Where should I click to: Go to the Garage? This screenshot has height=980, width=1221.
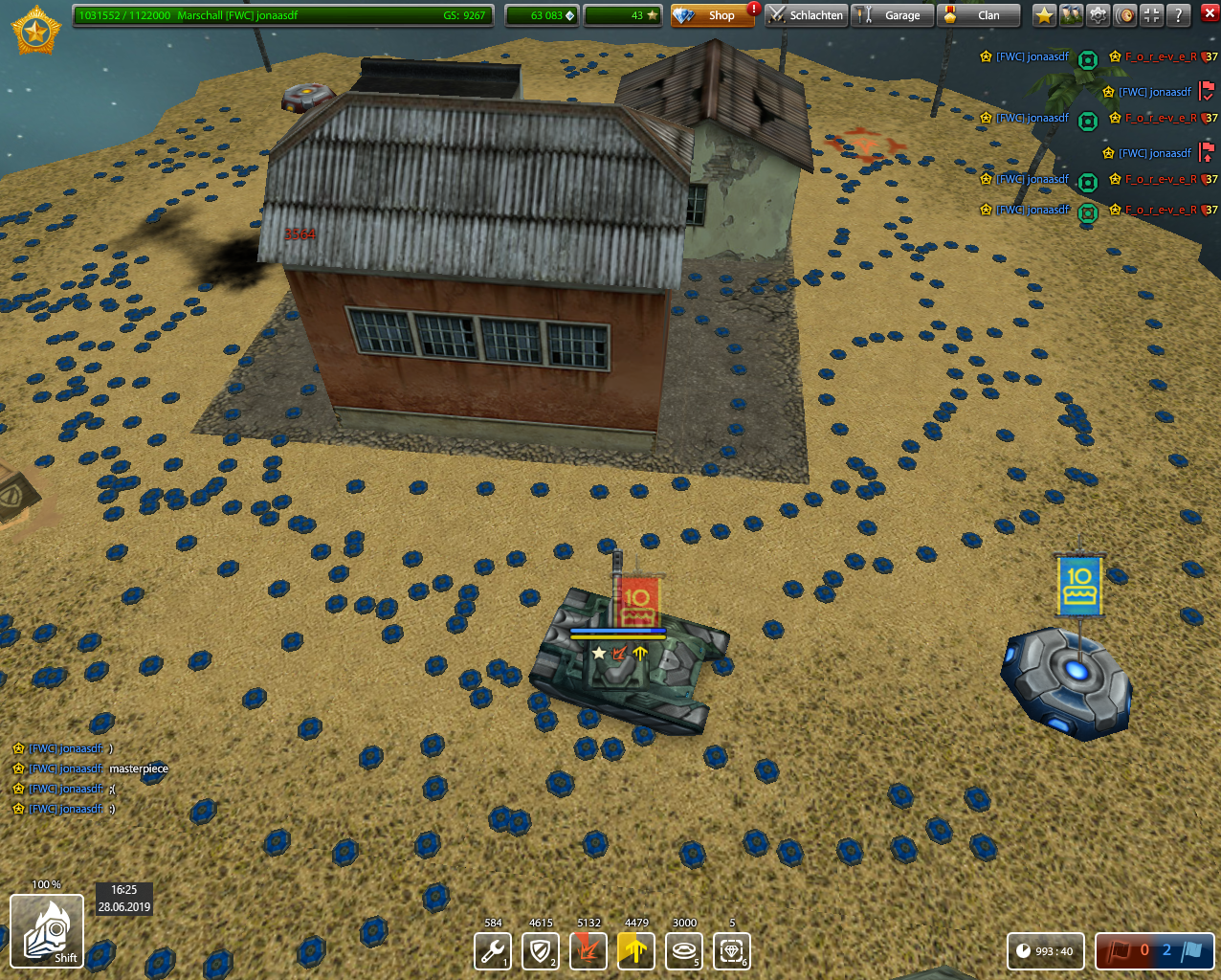[892, 15]
